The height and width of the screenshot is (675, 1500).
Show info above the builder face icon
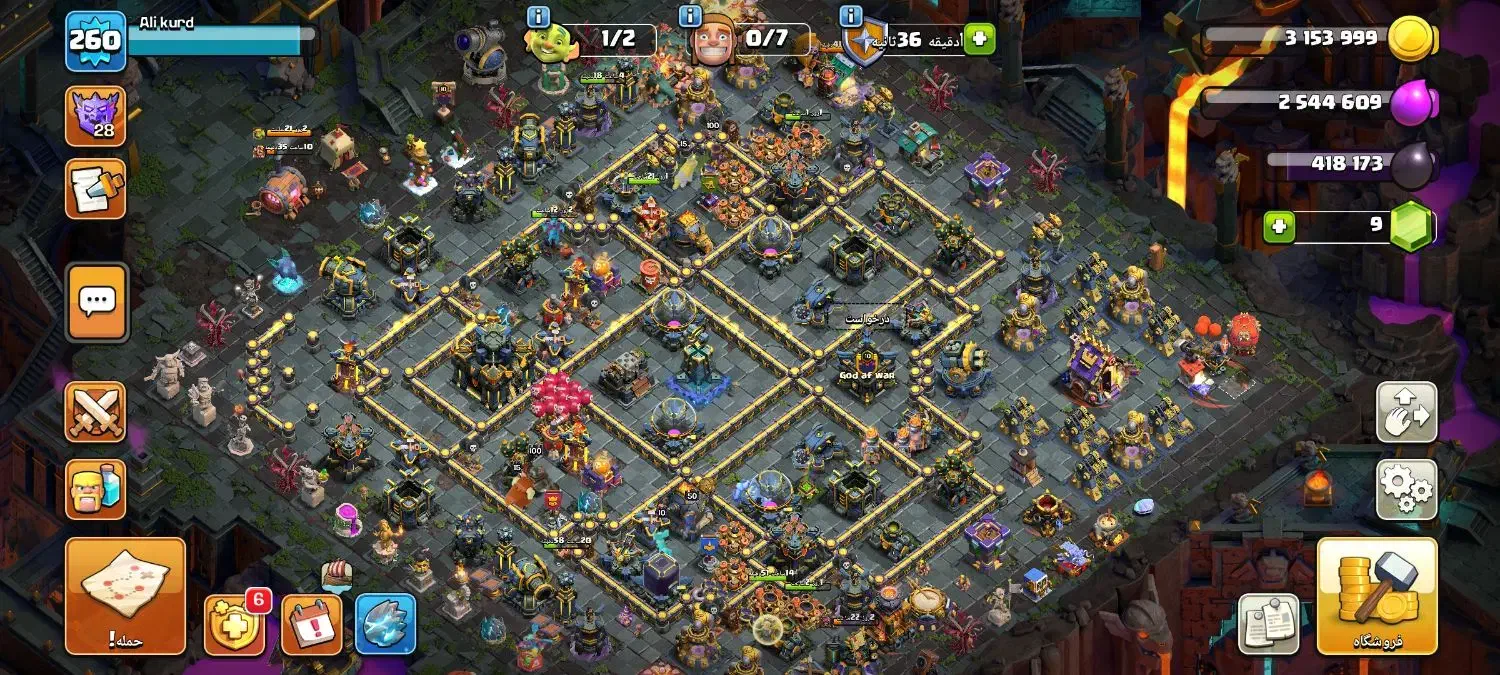[x=690, y=17]
